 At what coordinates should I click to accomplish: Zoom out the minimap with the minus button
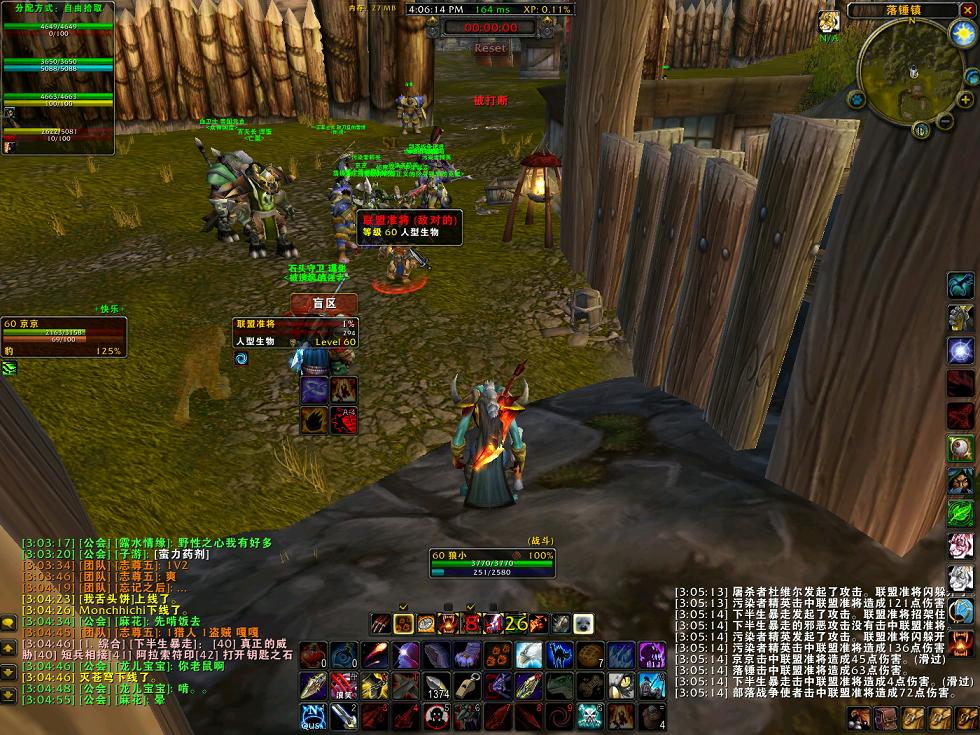tap(945, 122)
